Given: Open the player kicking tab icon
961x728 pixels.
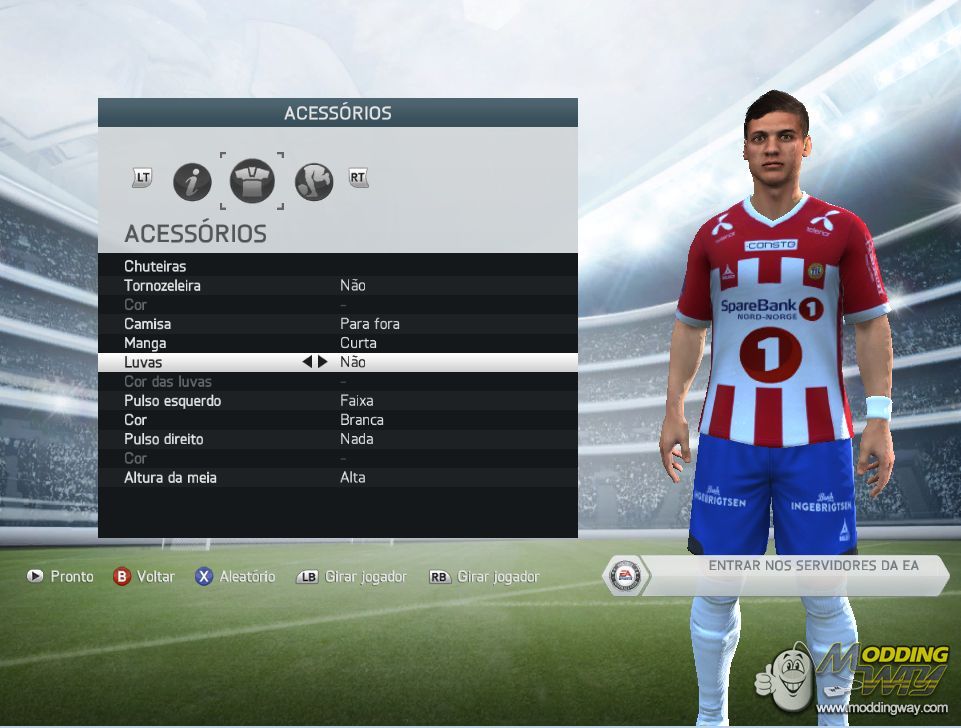Looking at the screenshot, I should point(314,182).
